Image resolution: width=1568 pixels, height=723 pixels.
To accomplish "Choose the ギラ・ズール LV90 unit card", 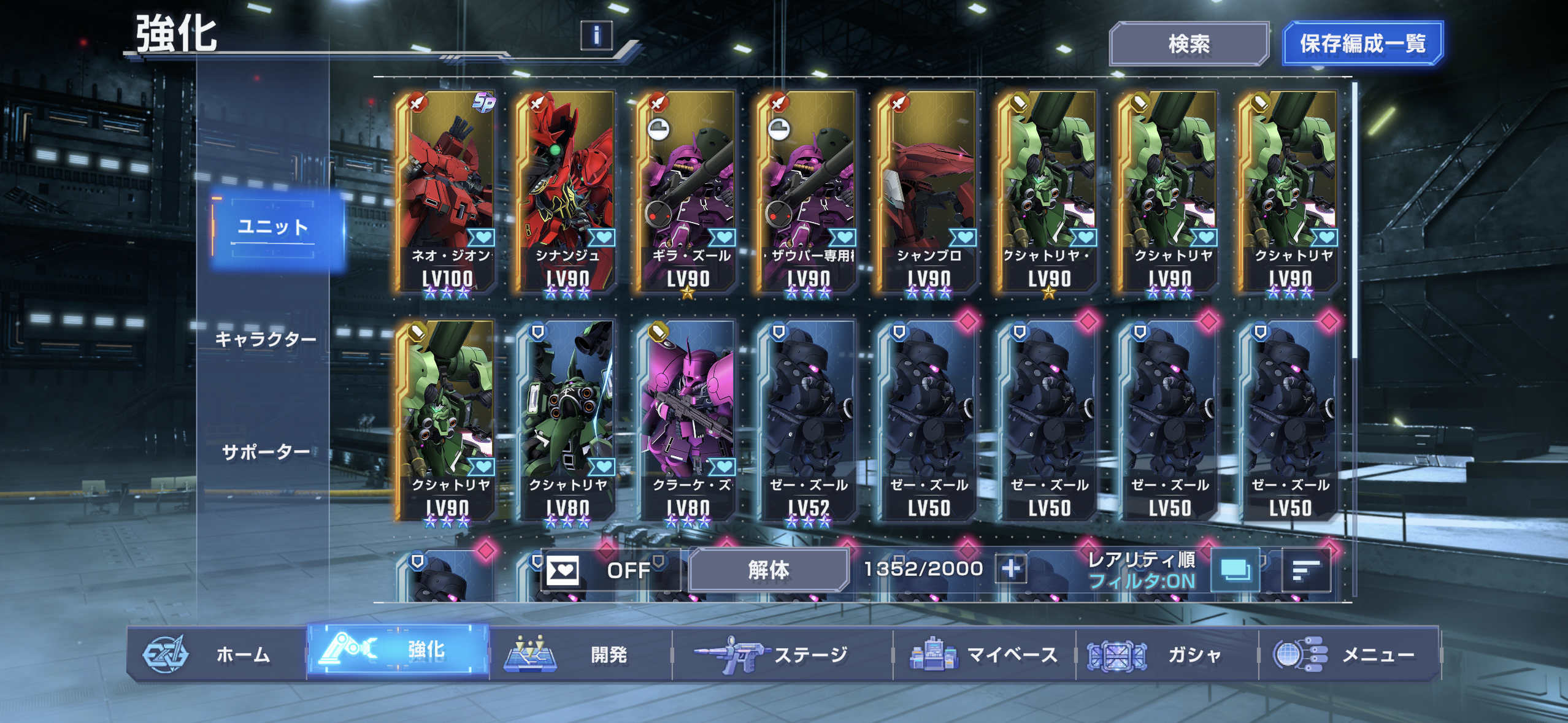I will click(688, 193).
